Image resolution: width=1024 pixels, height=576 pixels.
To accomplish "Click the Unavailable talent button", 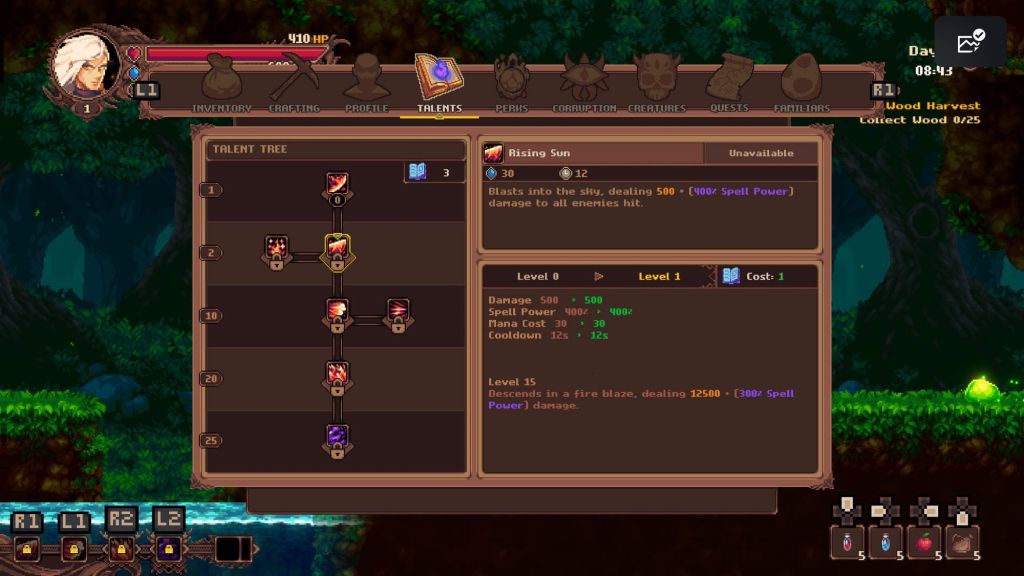I will click(760, 153).
